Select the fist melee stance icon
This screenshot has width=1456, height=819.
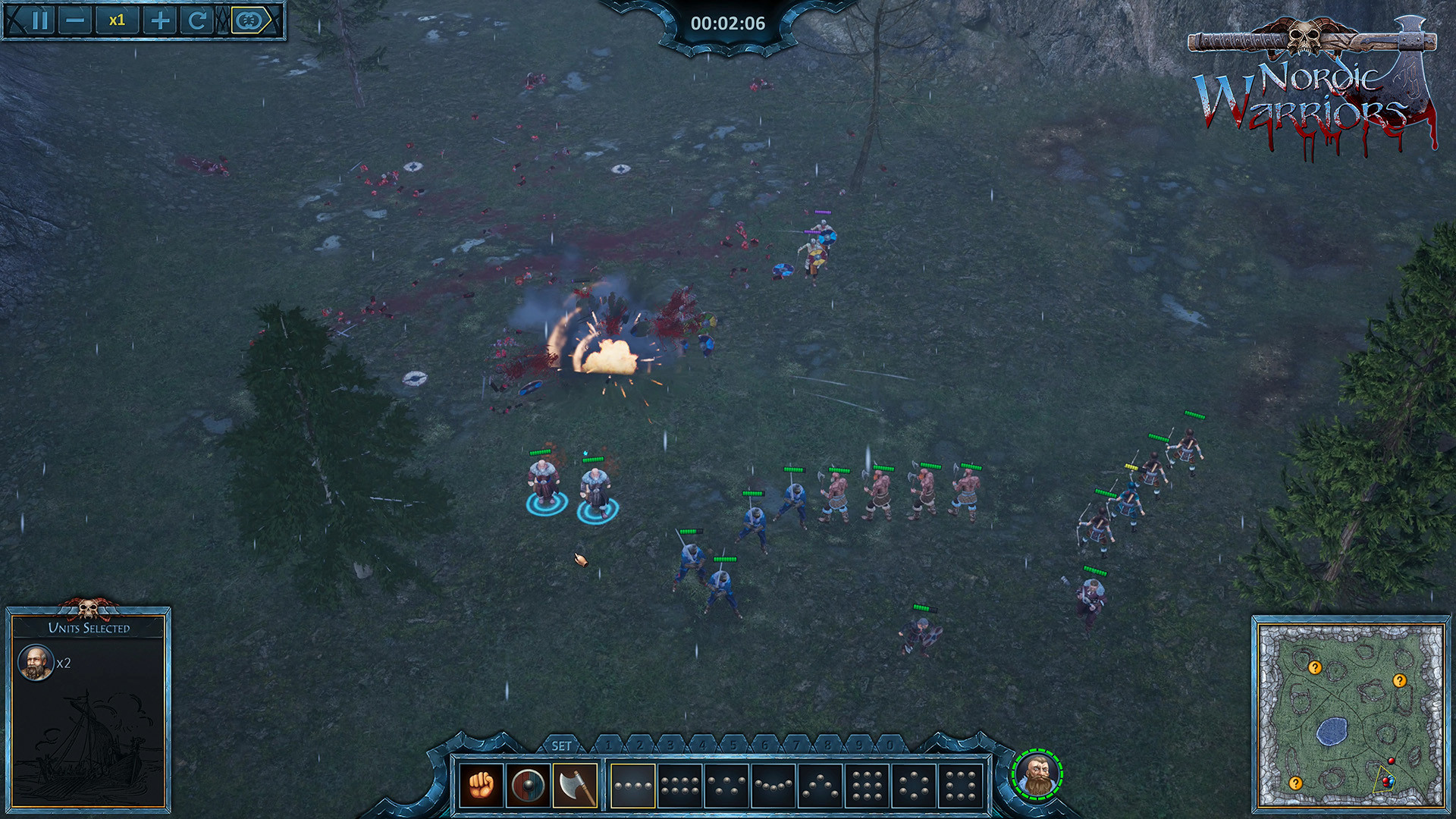[x=481, y=786]
